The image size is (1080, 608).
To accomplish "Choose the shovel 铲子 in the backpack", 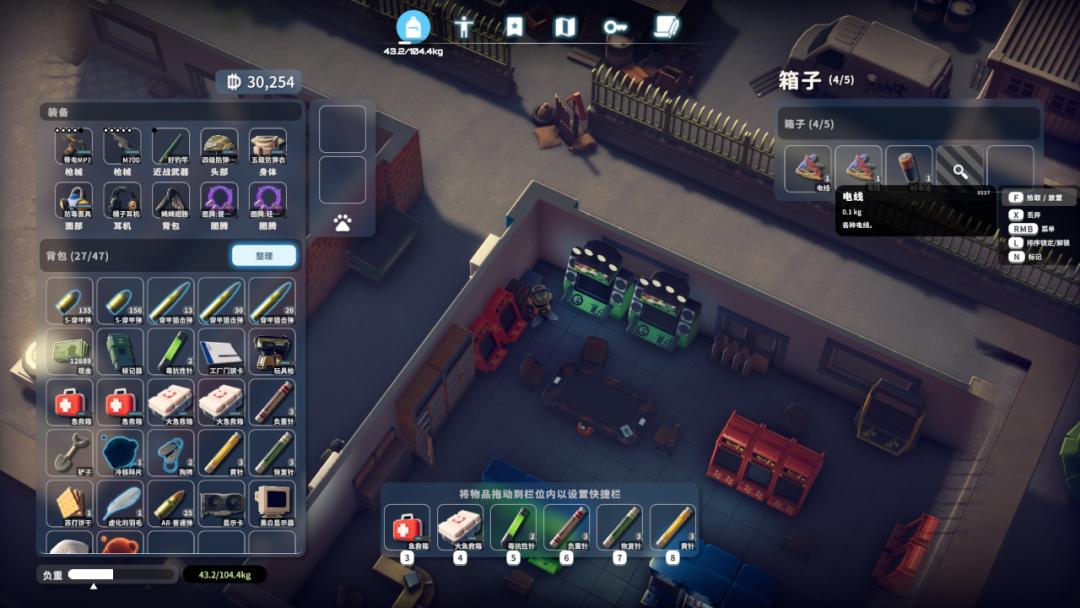I will [x=70, y=452].
